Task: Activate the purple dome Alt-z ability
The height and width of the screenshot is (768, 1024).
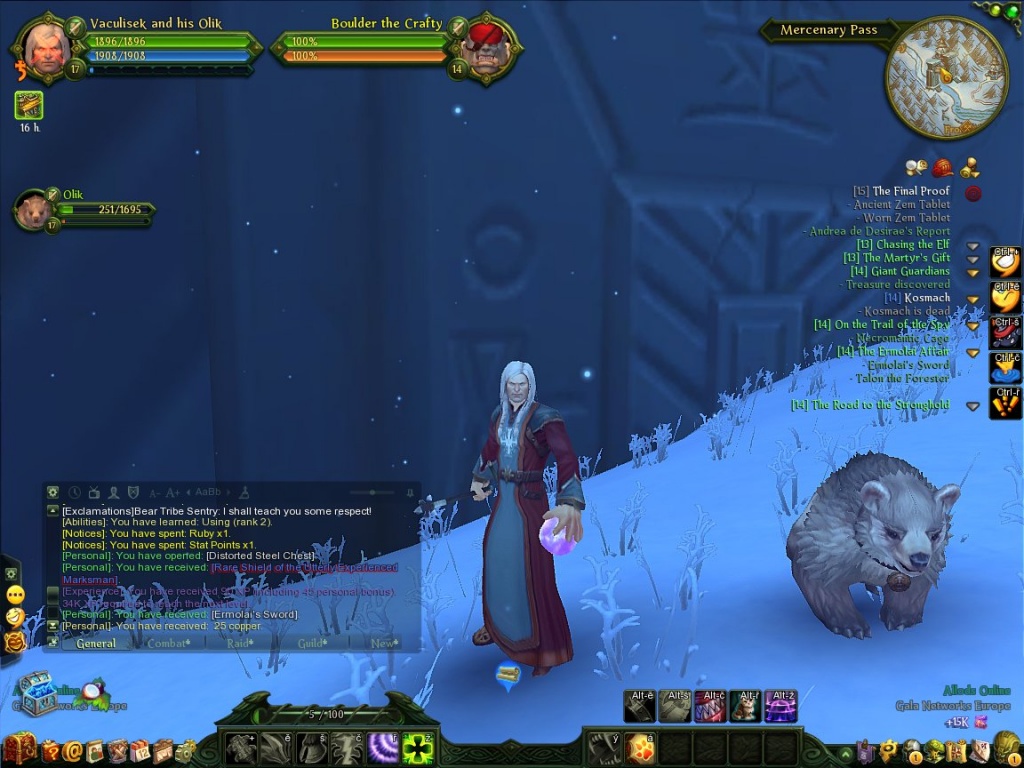Action: pyautogui.click(x=780, y=707)
